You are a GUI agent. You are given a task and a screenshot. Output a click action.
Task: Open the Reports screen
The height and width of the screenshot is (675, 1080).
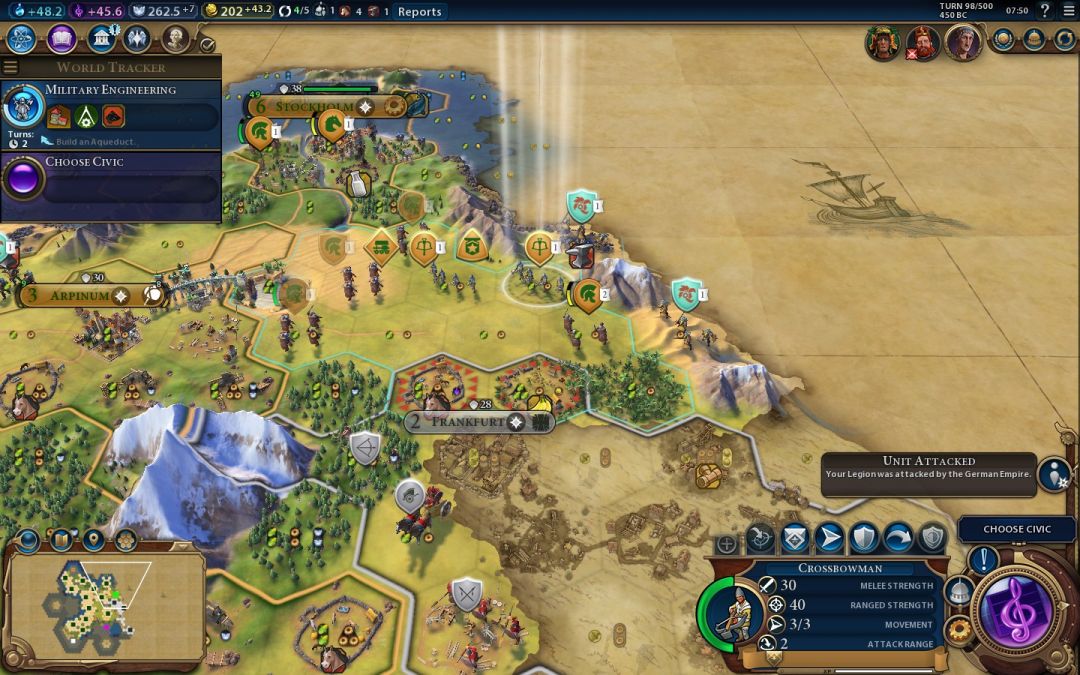click(419, 12)
